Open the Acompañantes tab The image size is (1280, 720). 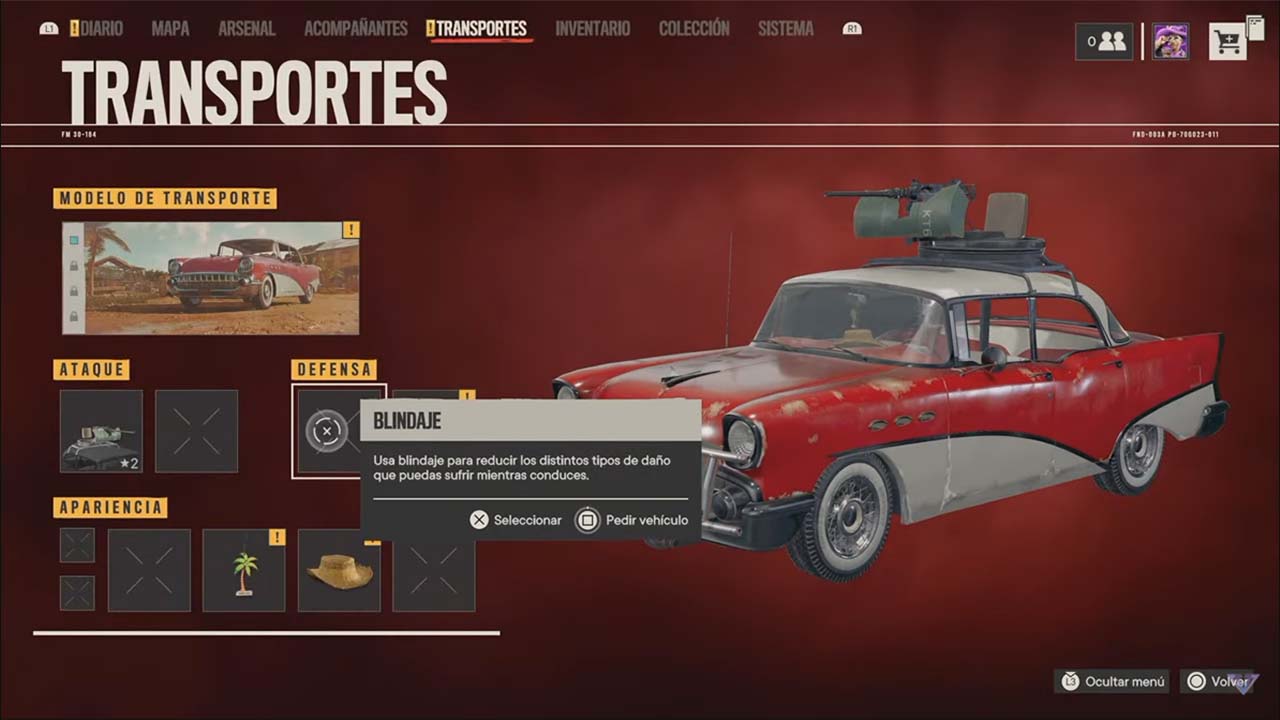(x=355, y=29)
